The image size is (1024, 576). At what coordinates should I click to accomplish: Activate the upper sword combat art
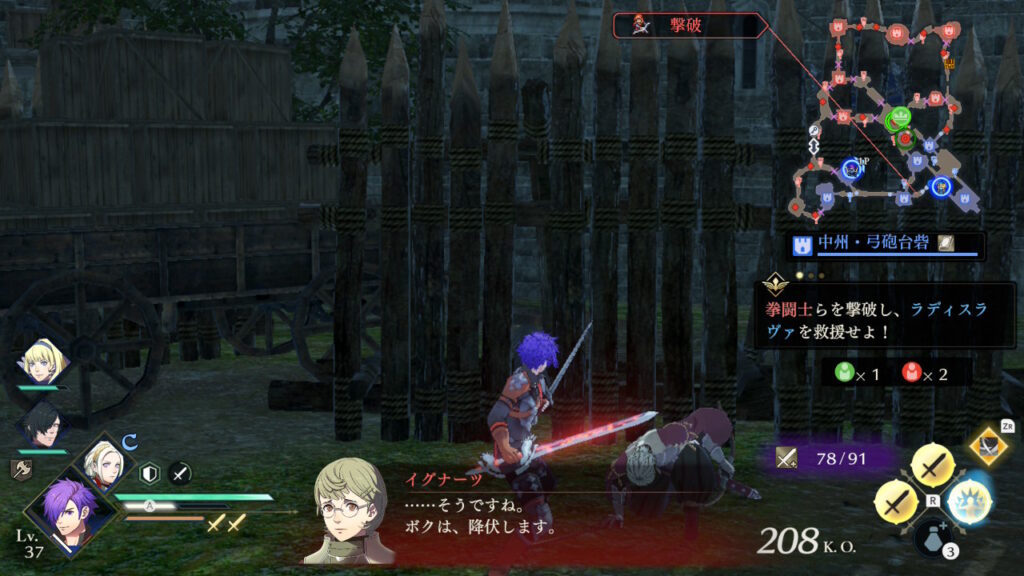pos(933,465)
